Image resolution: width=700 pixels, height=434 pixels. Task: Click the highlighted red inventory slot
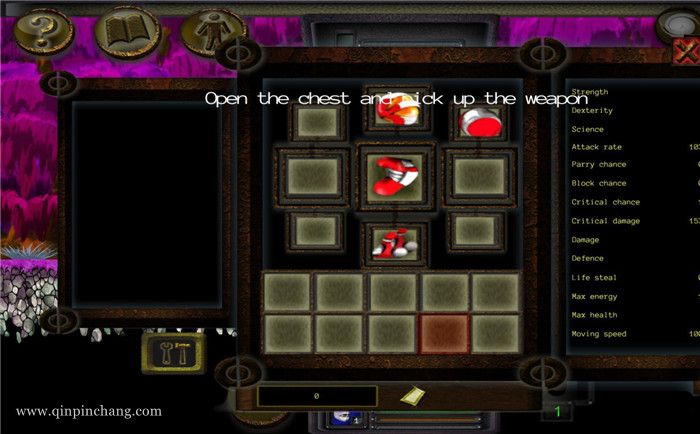pos(443,333)
